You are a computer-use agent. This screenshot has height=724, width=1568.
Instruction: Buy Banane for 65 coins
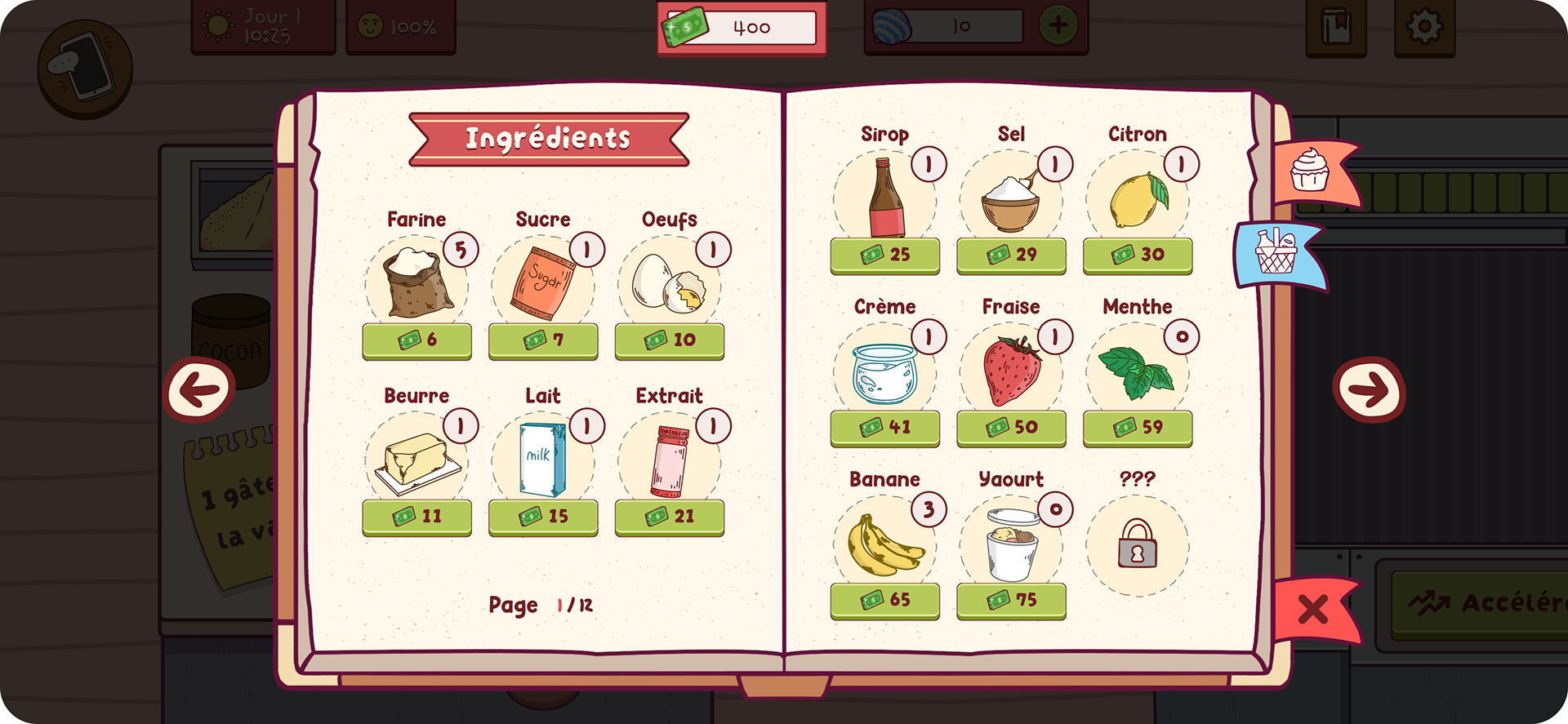tap(884, 601)
